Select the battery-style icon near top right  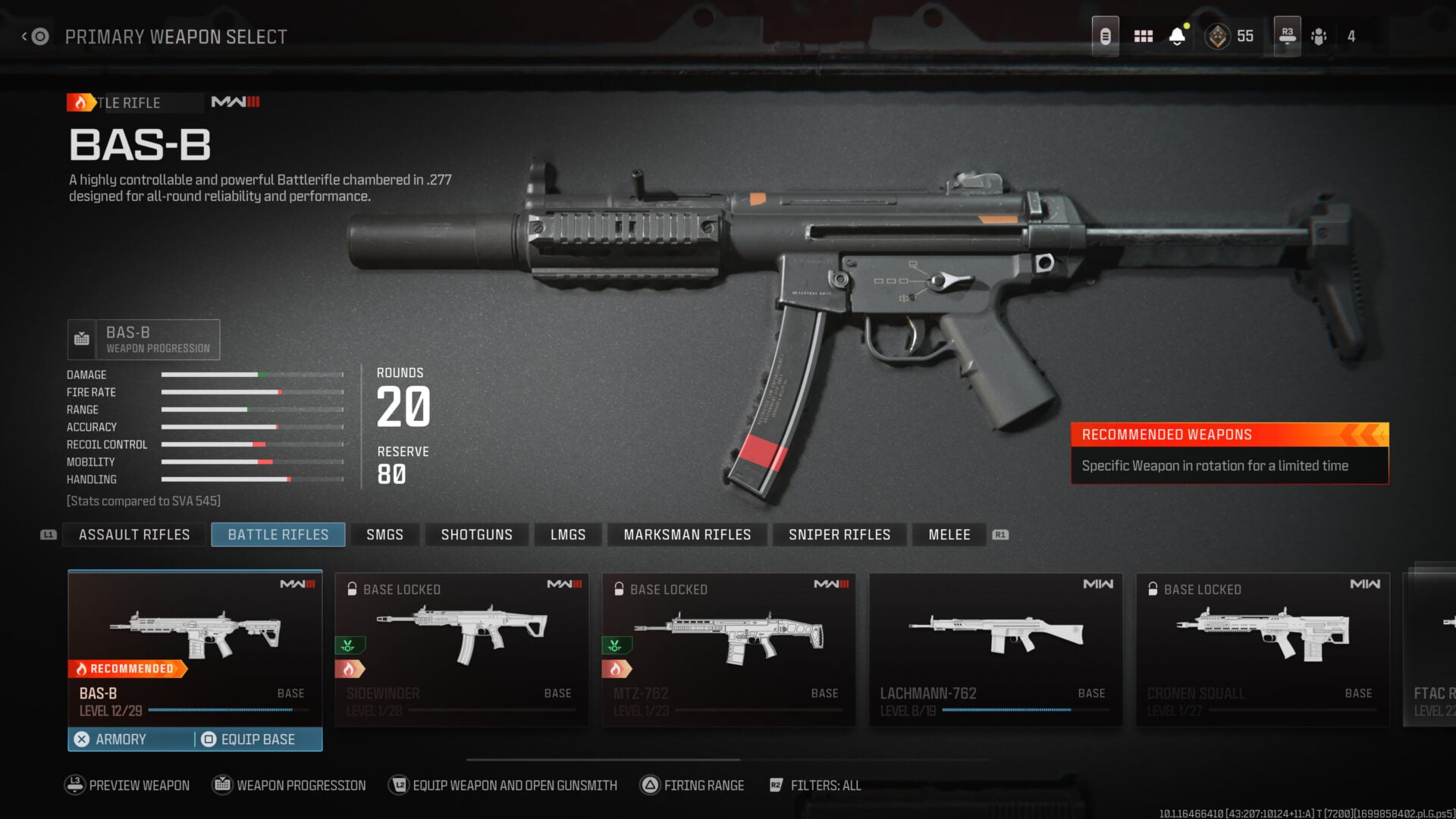pos(1105,36)
